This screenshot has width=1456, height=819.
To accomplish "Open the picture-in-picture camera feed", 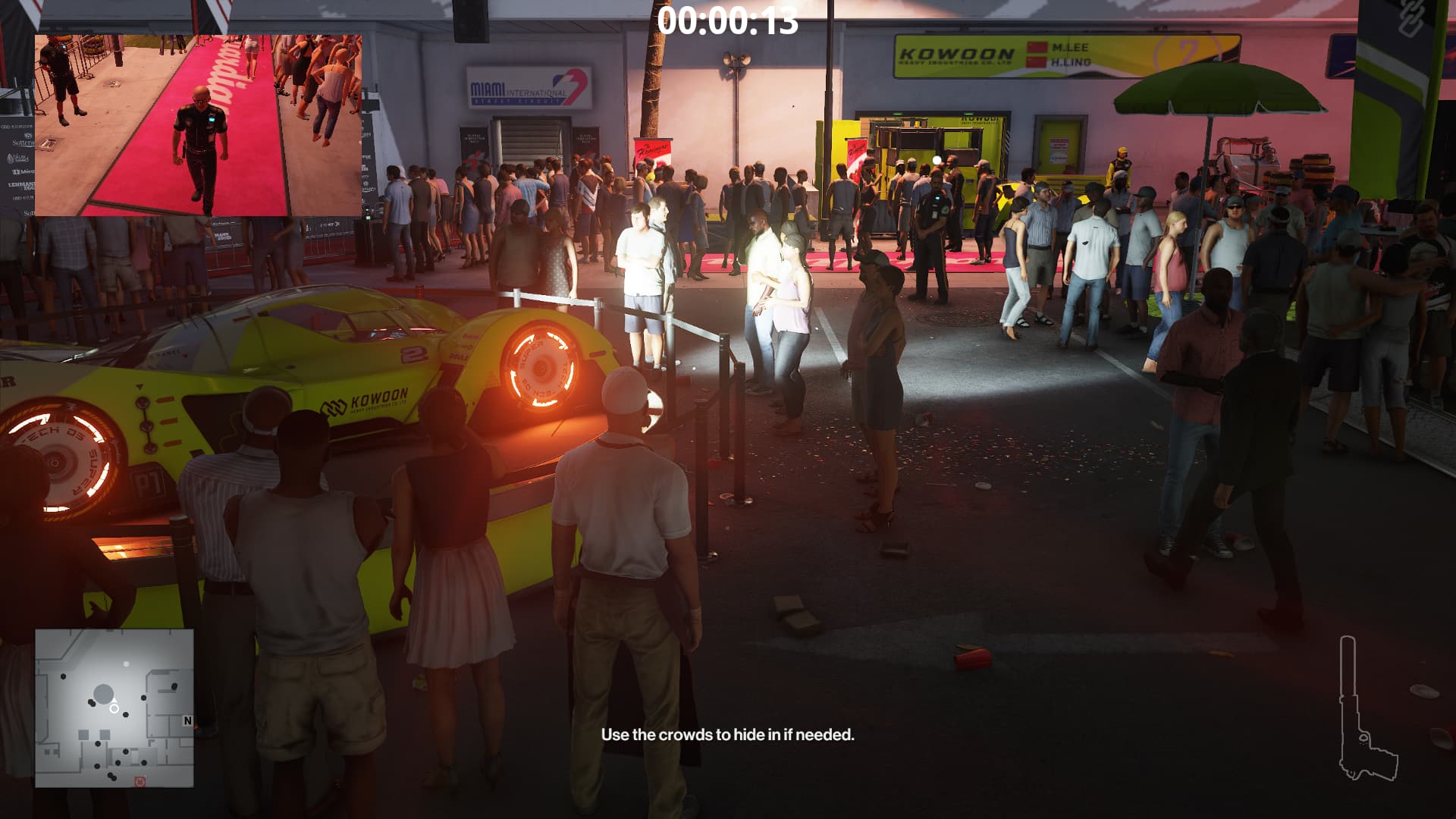I will click(x=198, y=125).
